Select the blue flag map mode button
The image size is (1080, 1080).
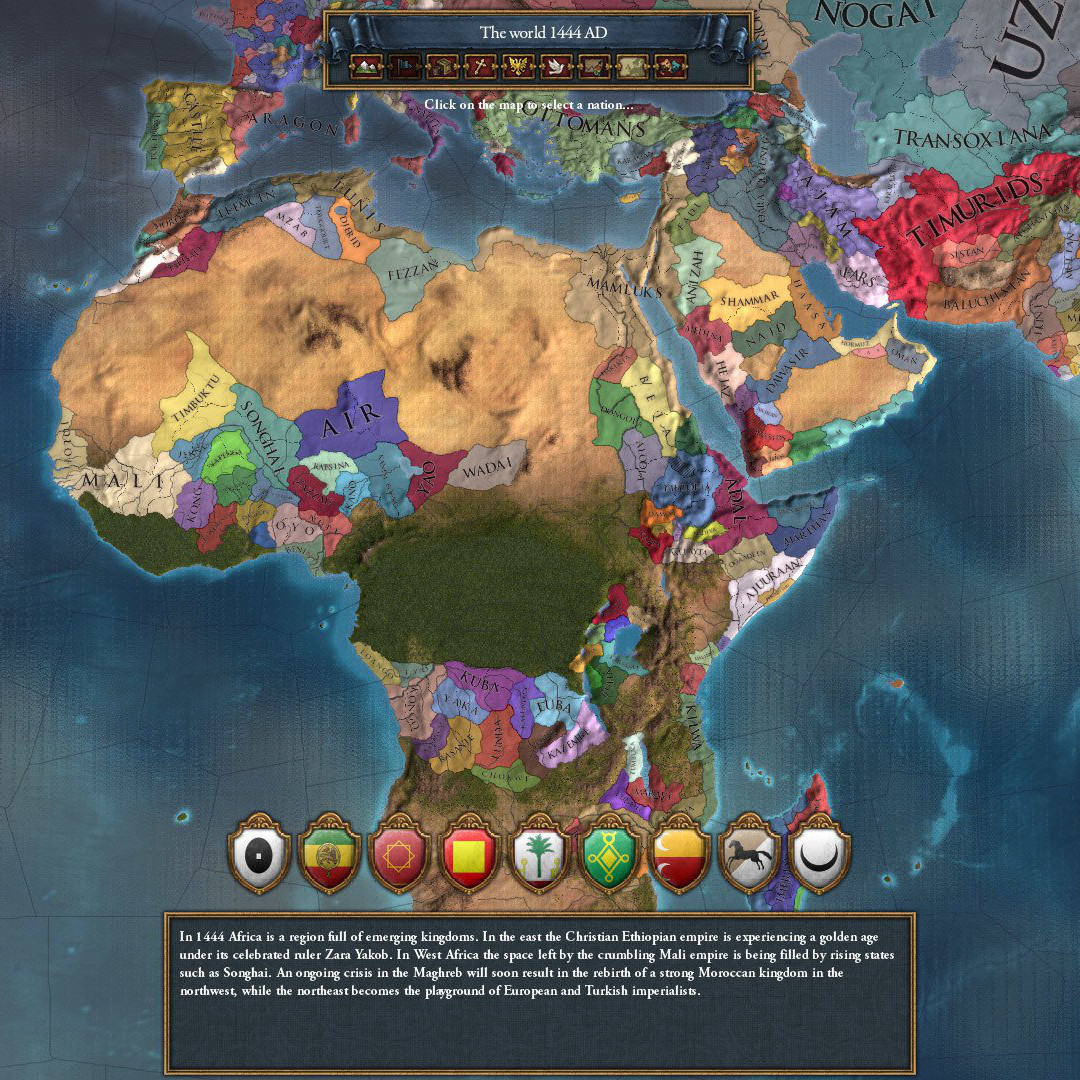403,67
